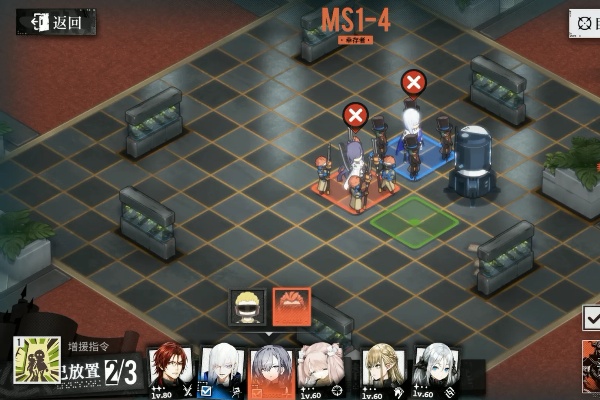Select the red-haired operator card
This screenshot has height=400, width=600.
pyautogui.click(x=170, y=370)
